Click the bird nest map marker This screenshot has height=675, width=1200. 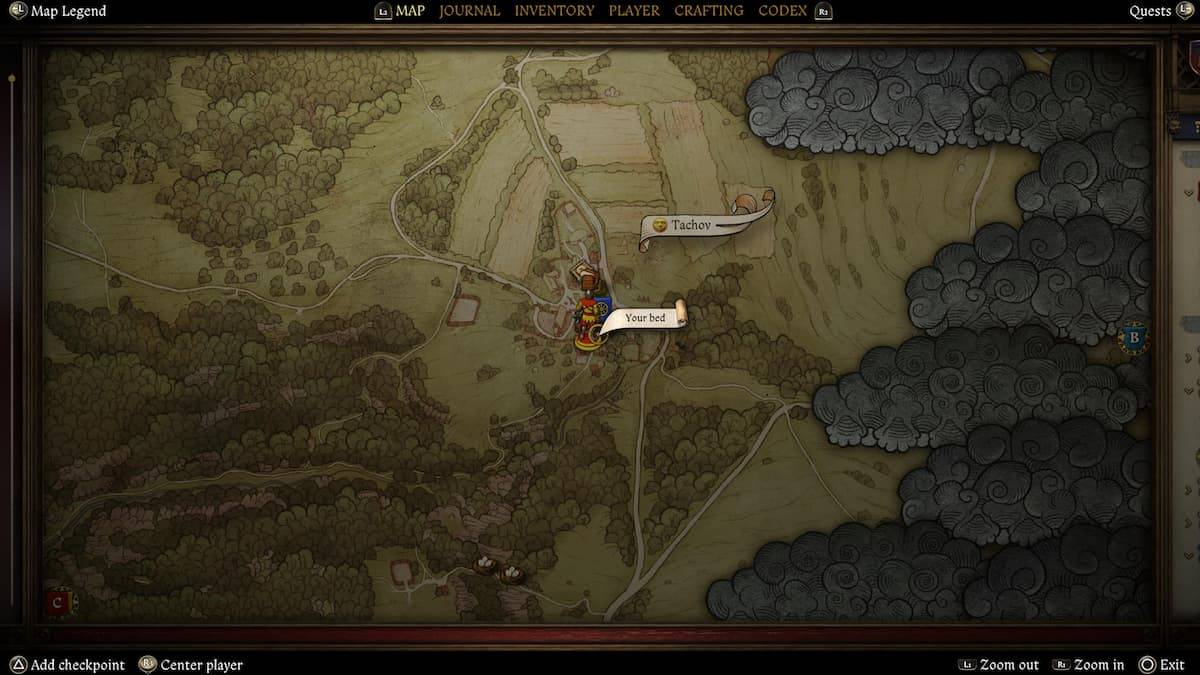coord(485,564)
